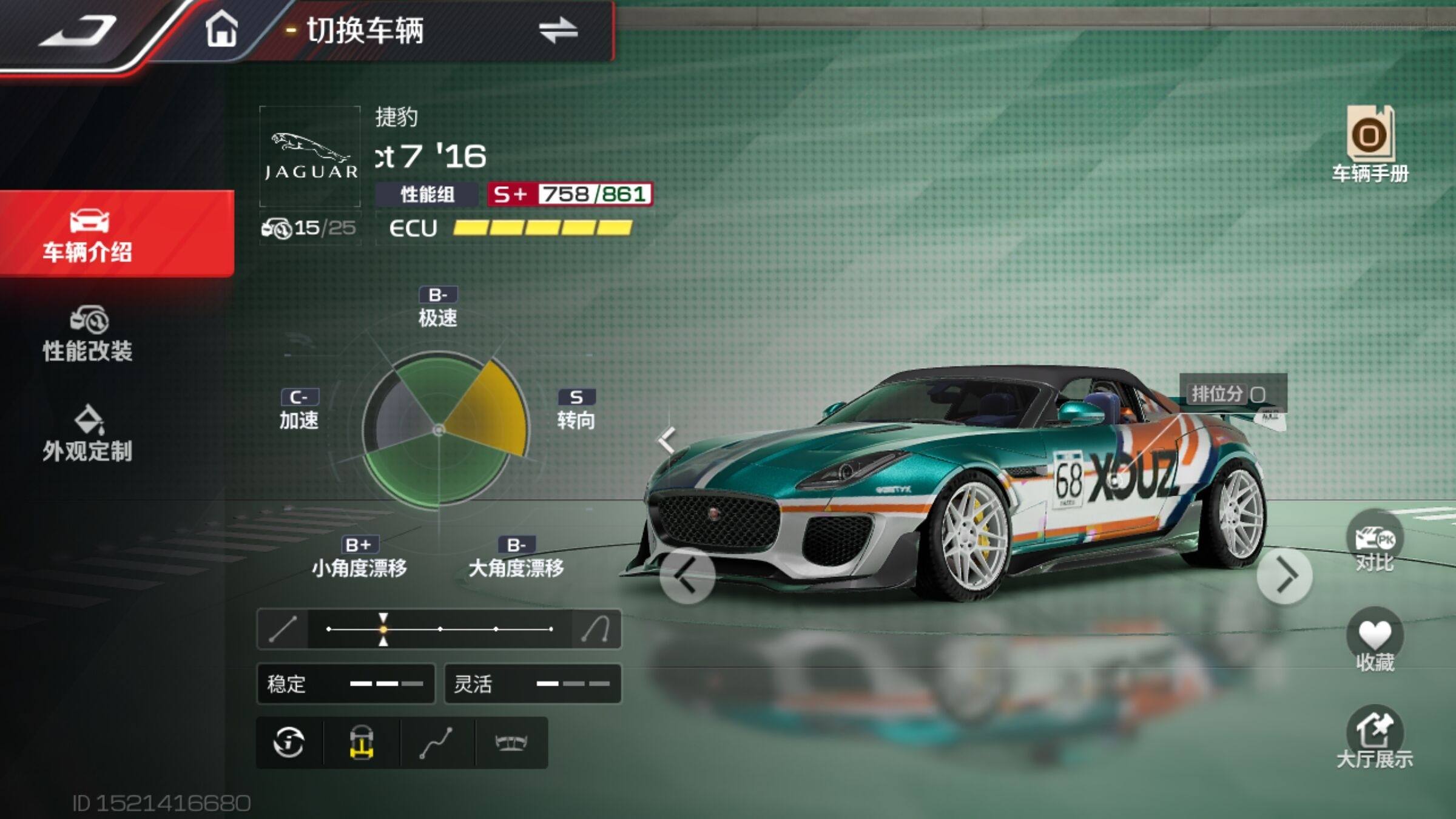
Task: Open the curve graph icon
Action: pyautogui.click(x=436, y=742)
